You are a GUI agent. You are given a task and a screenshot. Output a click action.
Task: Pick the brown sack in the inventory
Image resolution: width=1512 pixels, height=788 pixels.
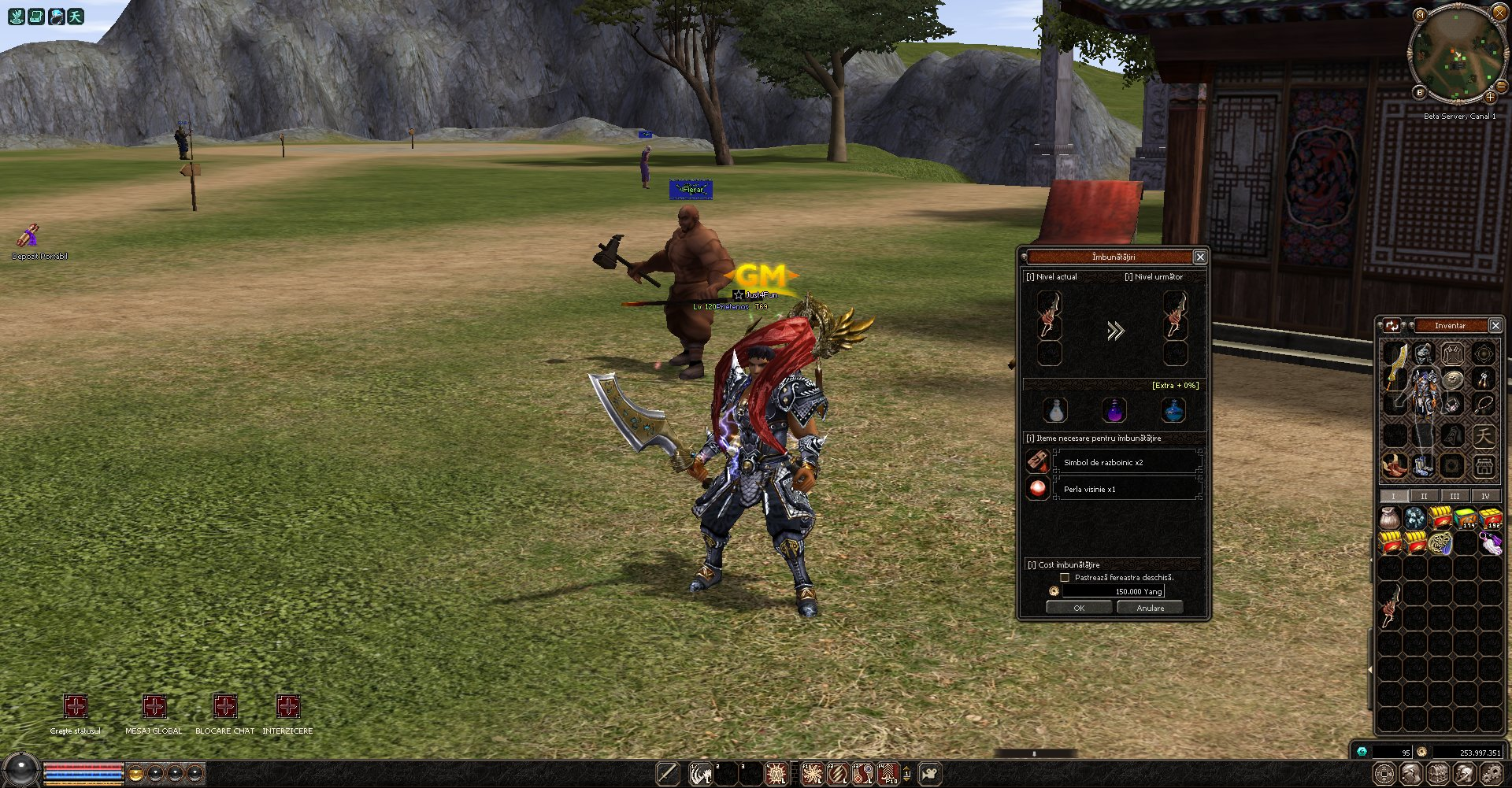1391,518
